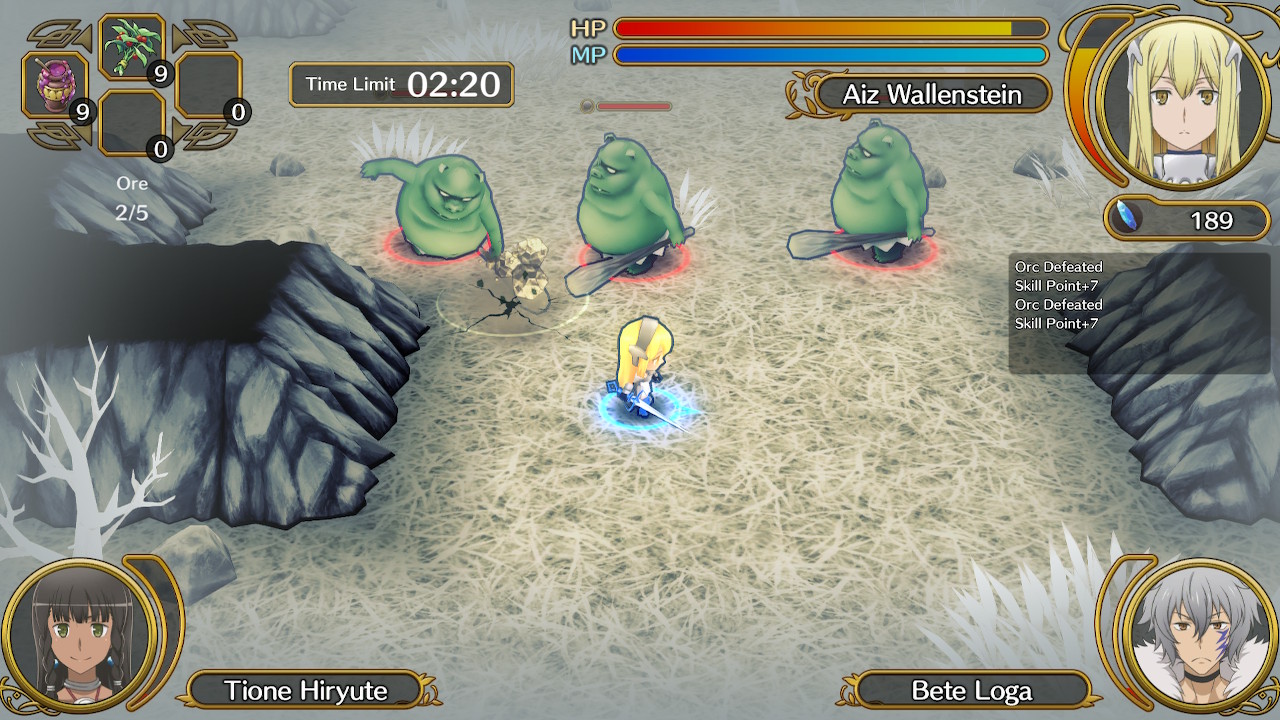Click the Aiz Wallenstein name plate
The width and height of the screenshot is (1280, 720).
932,95
